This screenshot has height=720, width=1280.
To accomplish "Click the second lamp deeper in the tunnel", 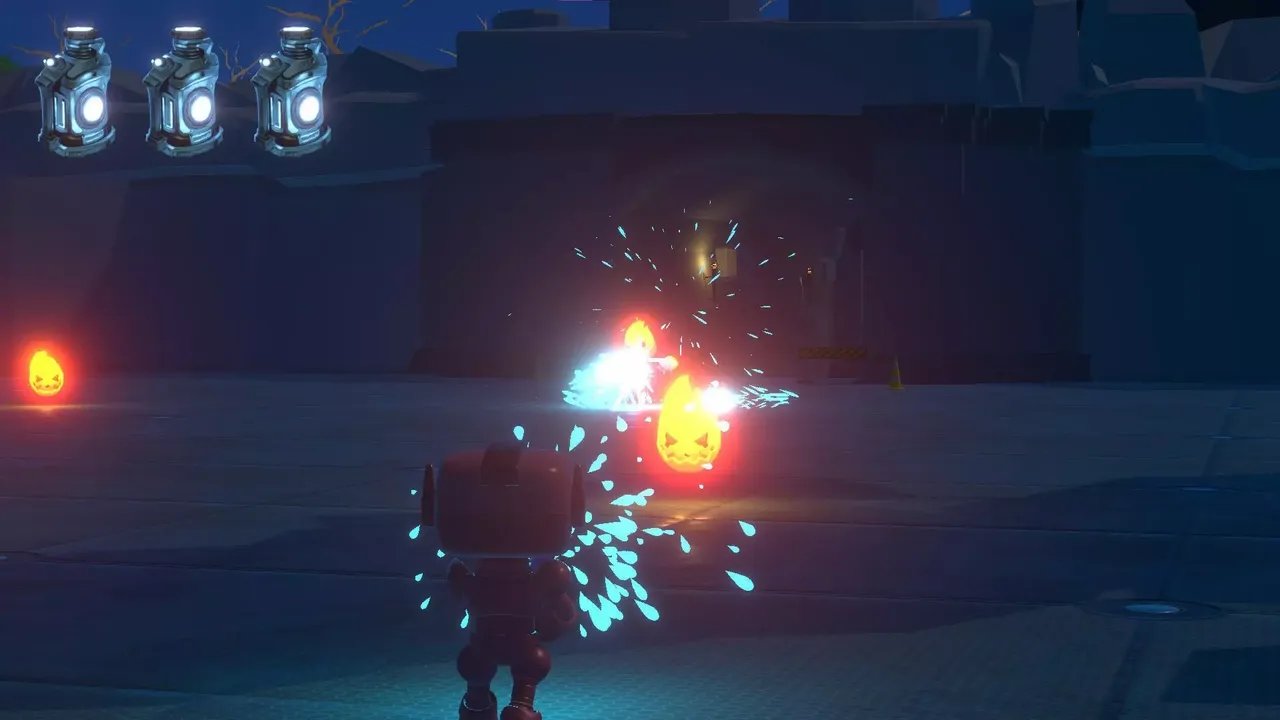I will (809, 272).
